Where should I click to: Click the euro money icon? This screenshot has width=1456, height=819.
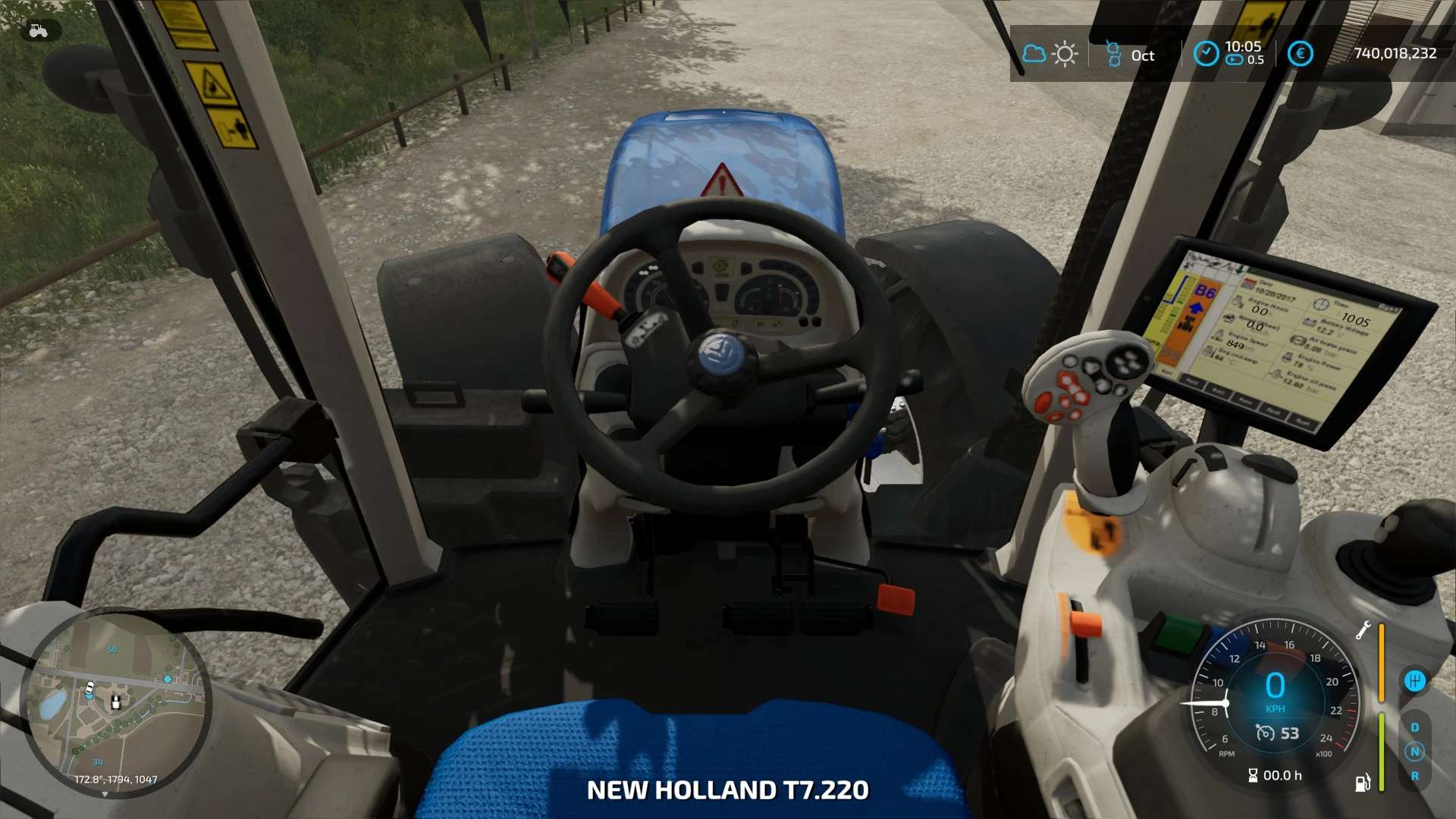pos(1300,53)
